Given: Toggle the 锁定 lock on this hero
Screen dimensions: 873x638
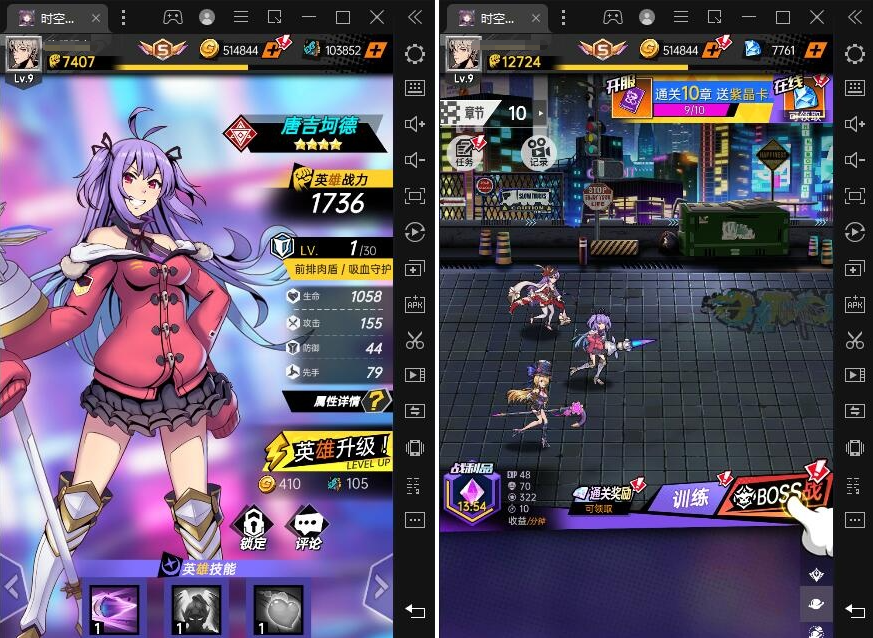Looking at the screenshot, I should coord(253,527).
